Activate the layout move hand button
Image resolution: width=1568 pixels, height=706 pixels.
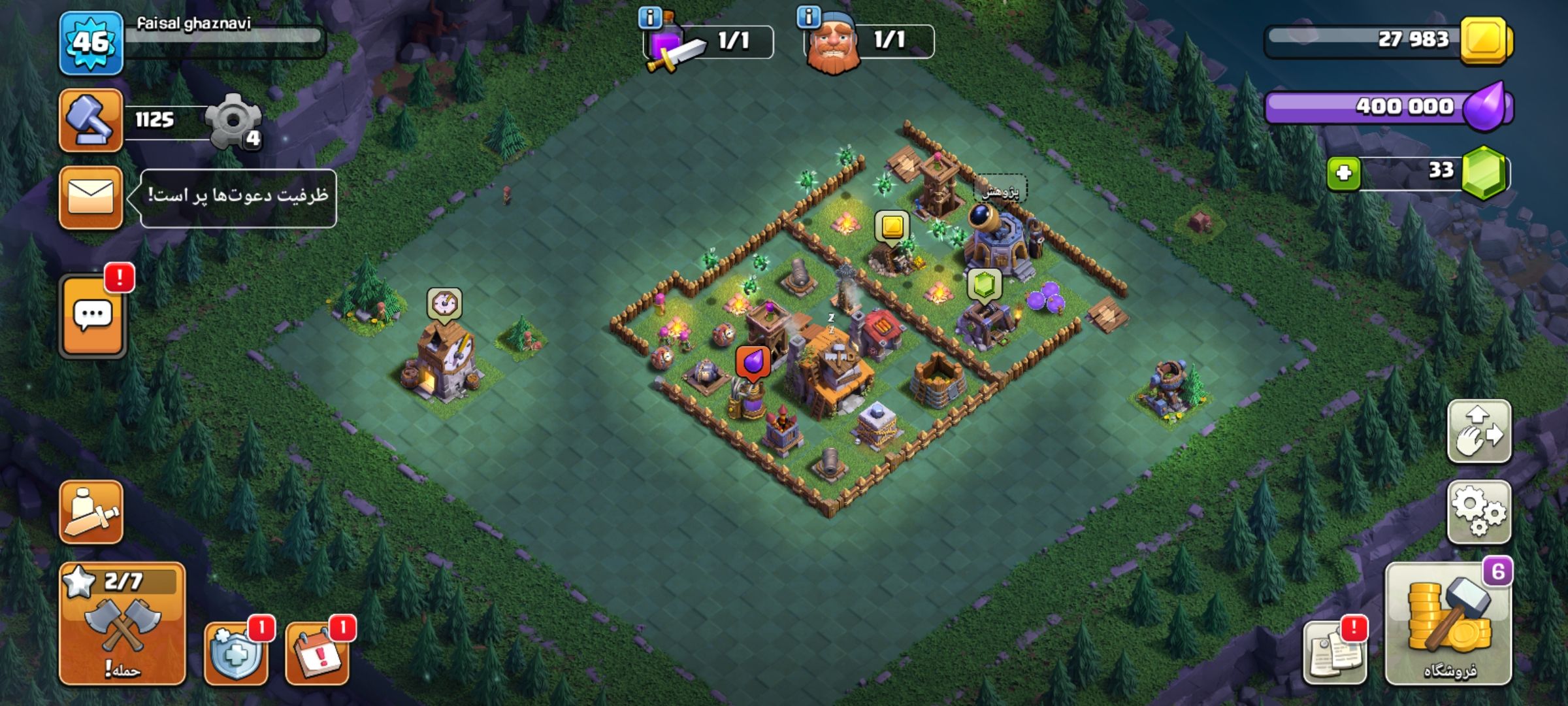pyautogui.click(x=1479, y=431)
